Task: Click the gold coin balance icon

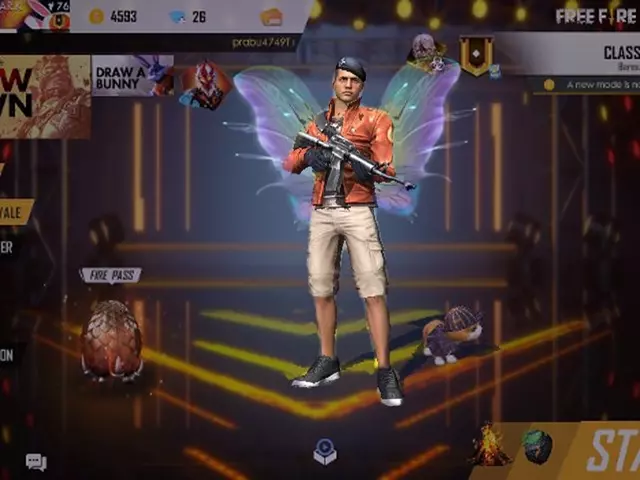Action: 96,16
